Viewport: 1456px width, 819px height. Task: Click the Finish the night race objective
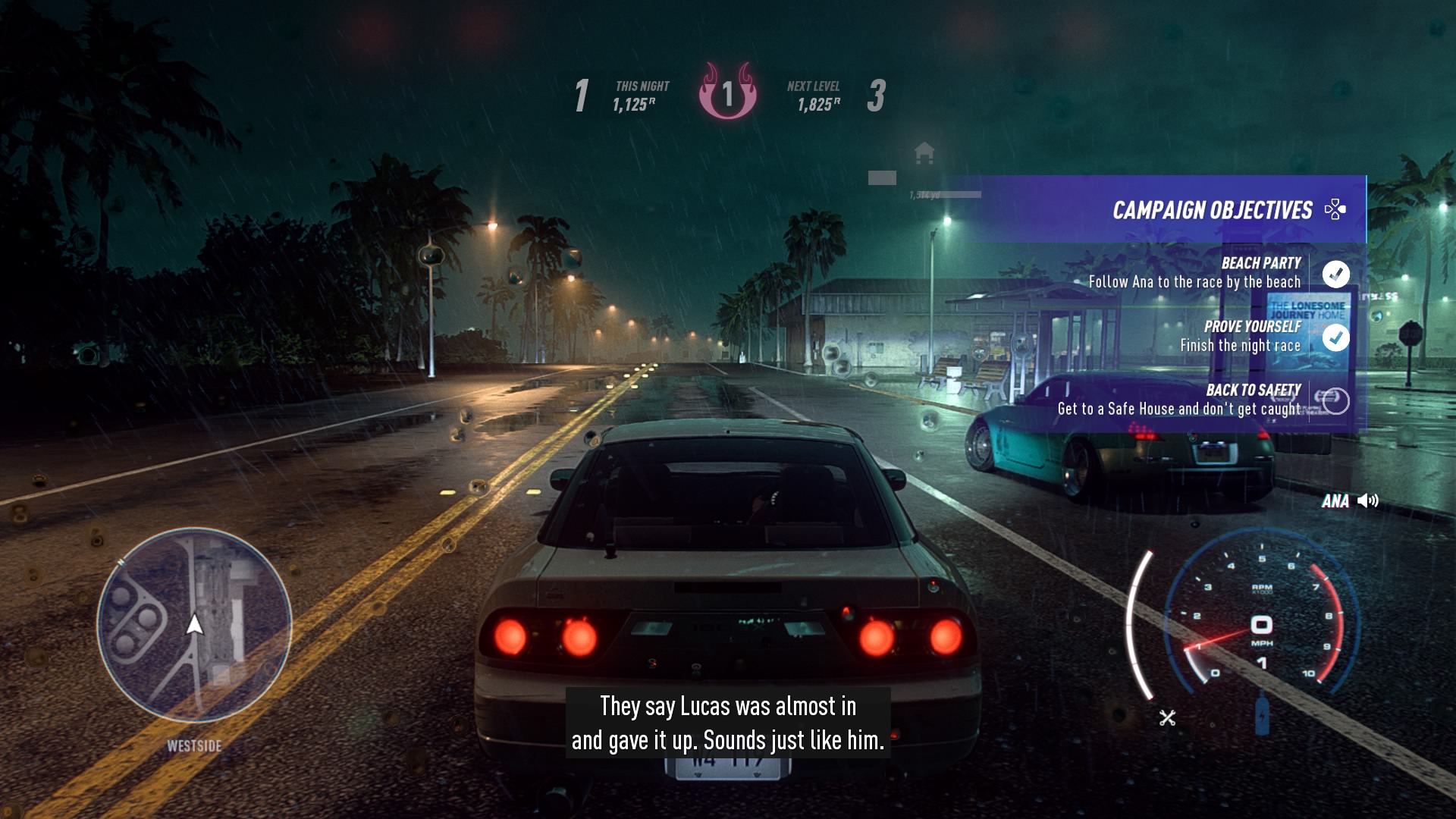point(1241,344)
